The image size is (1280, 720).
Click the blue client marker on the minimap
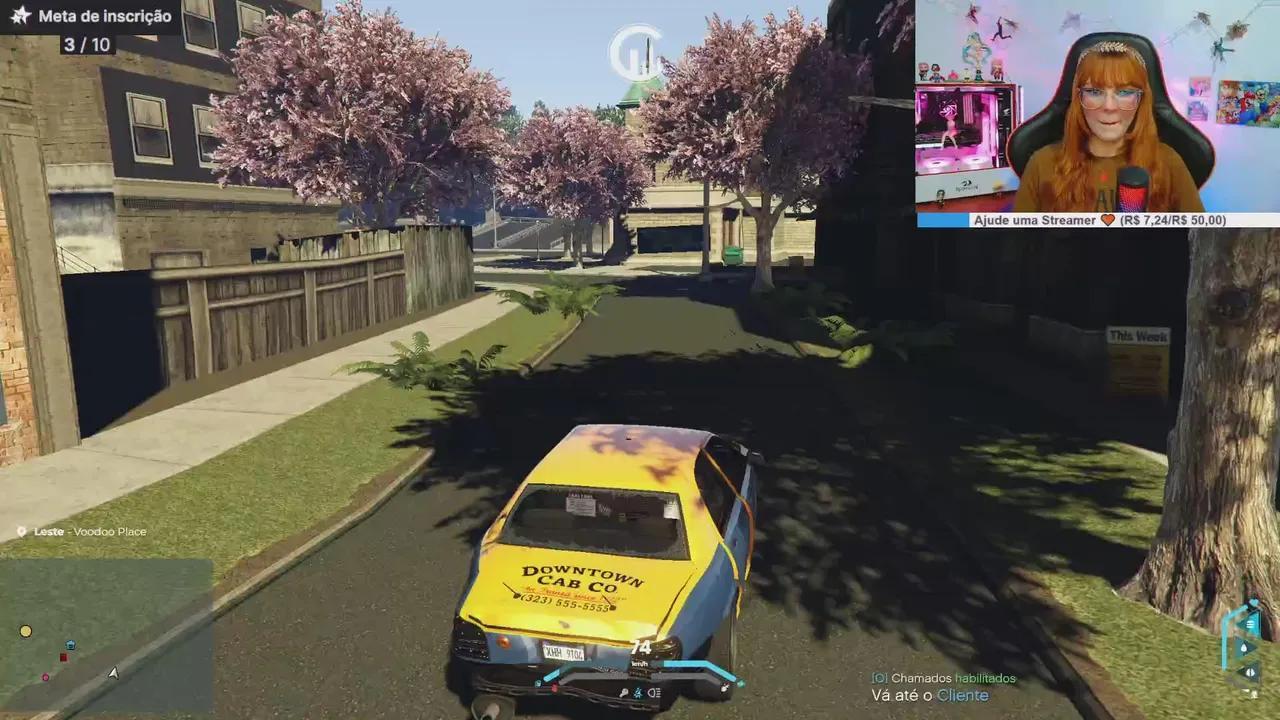click(x=70, y=645)
